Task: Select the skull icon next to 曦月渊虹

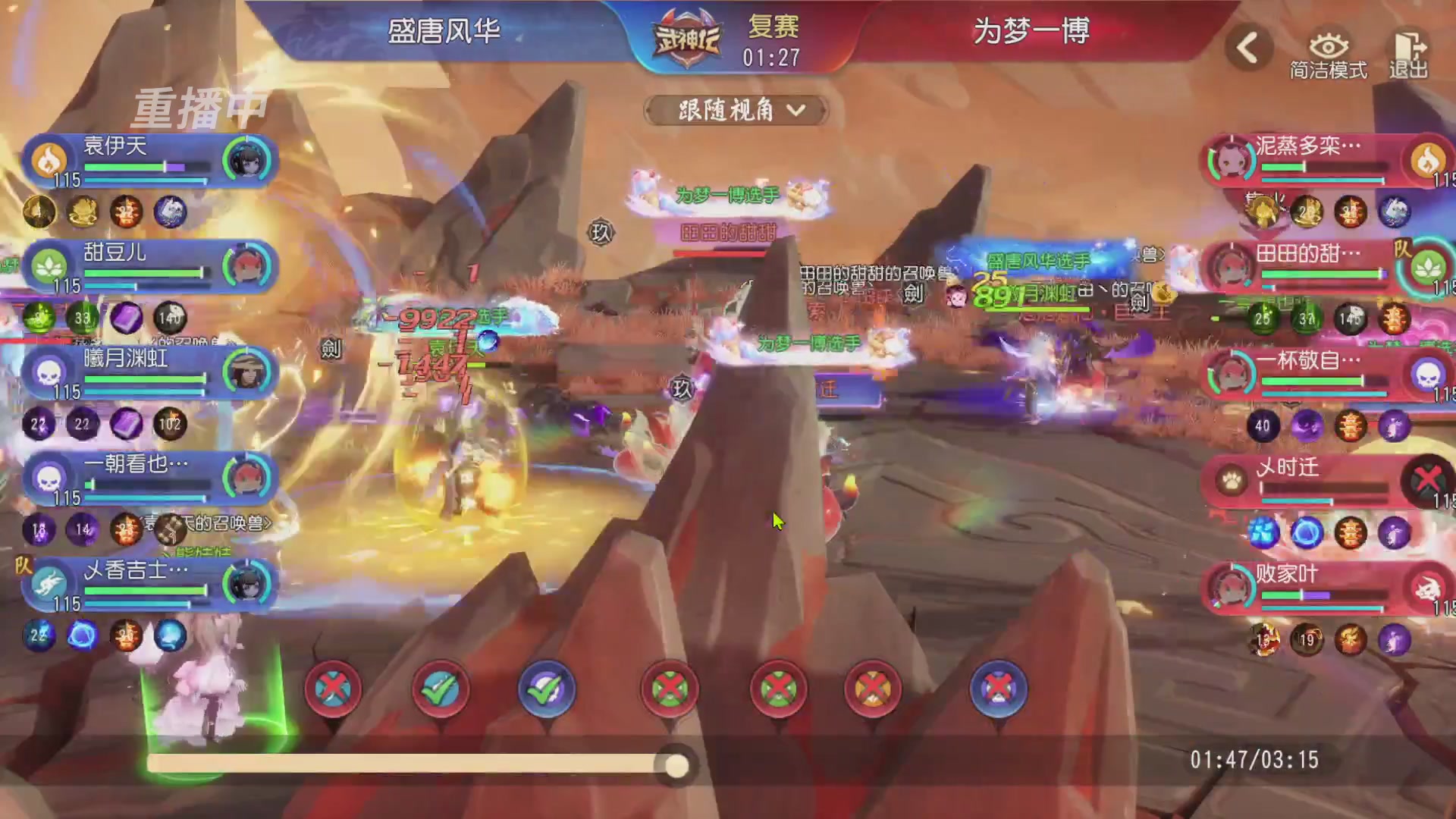Action: [x=48, y=372]
